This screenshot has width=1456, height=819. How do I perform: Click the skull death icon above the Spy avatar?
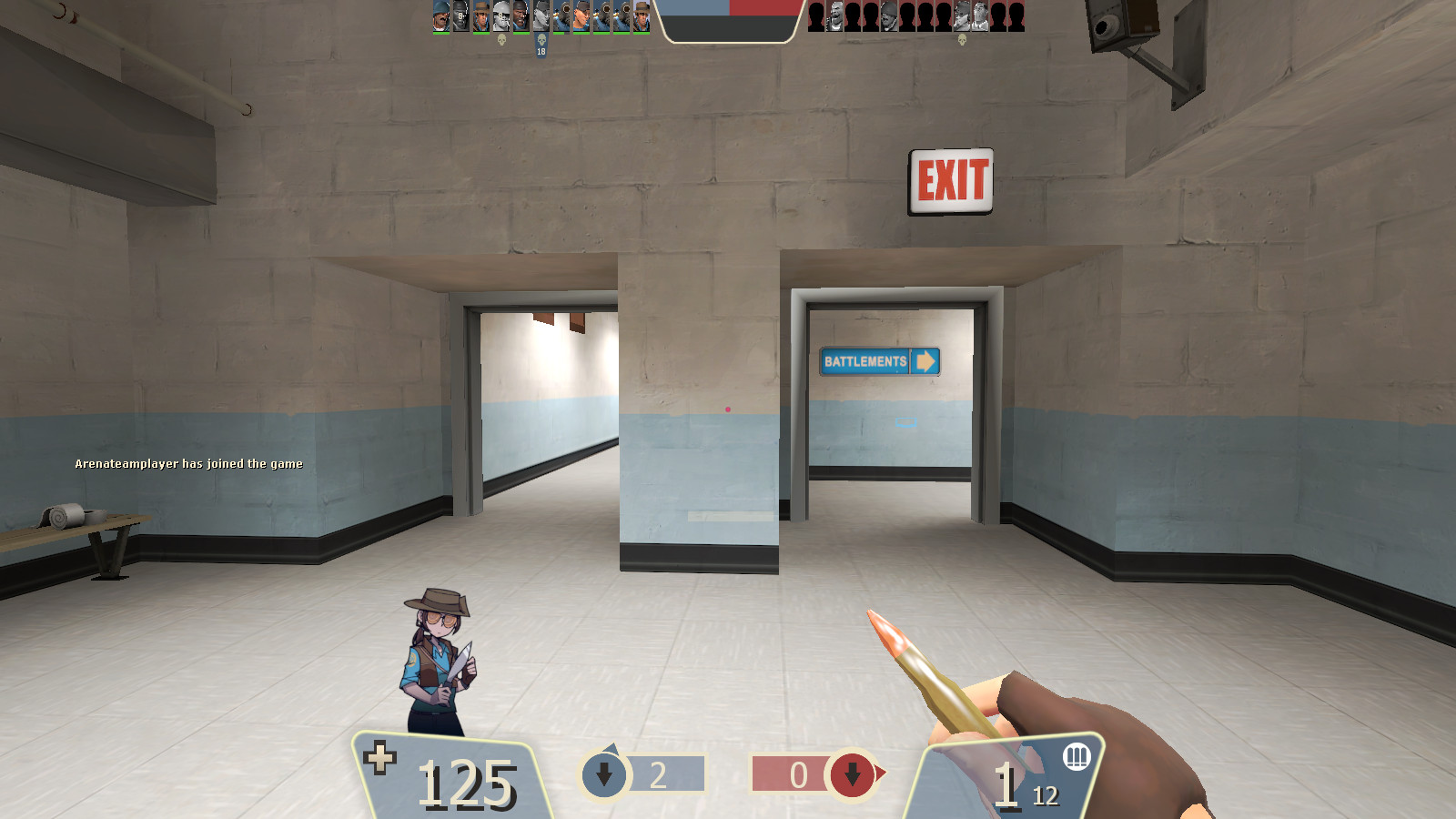(x=541, y=40)
